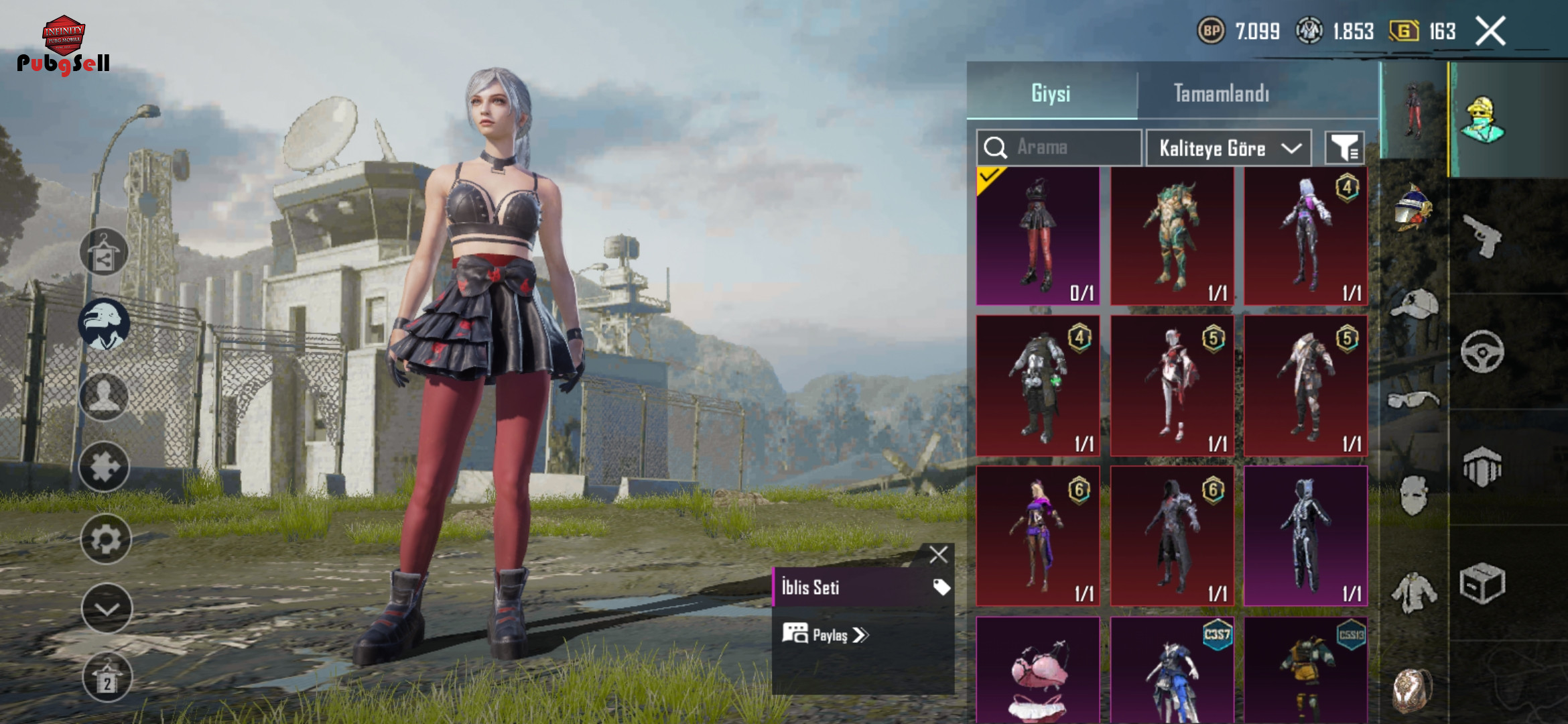This screenshot has width=1568, height=724.
Task: Open the glasses accessory category
Action: [1413, 400]
